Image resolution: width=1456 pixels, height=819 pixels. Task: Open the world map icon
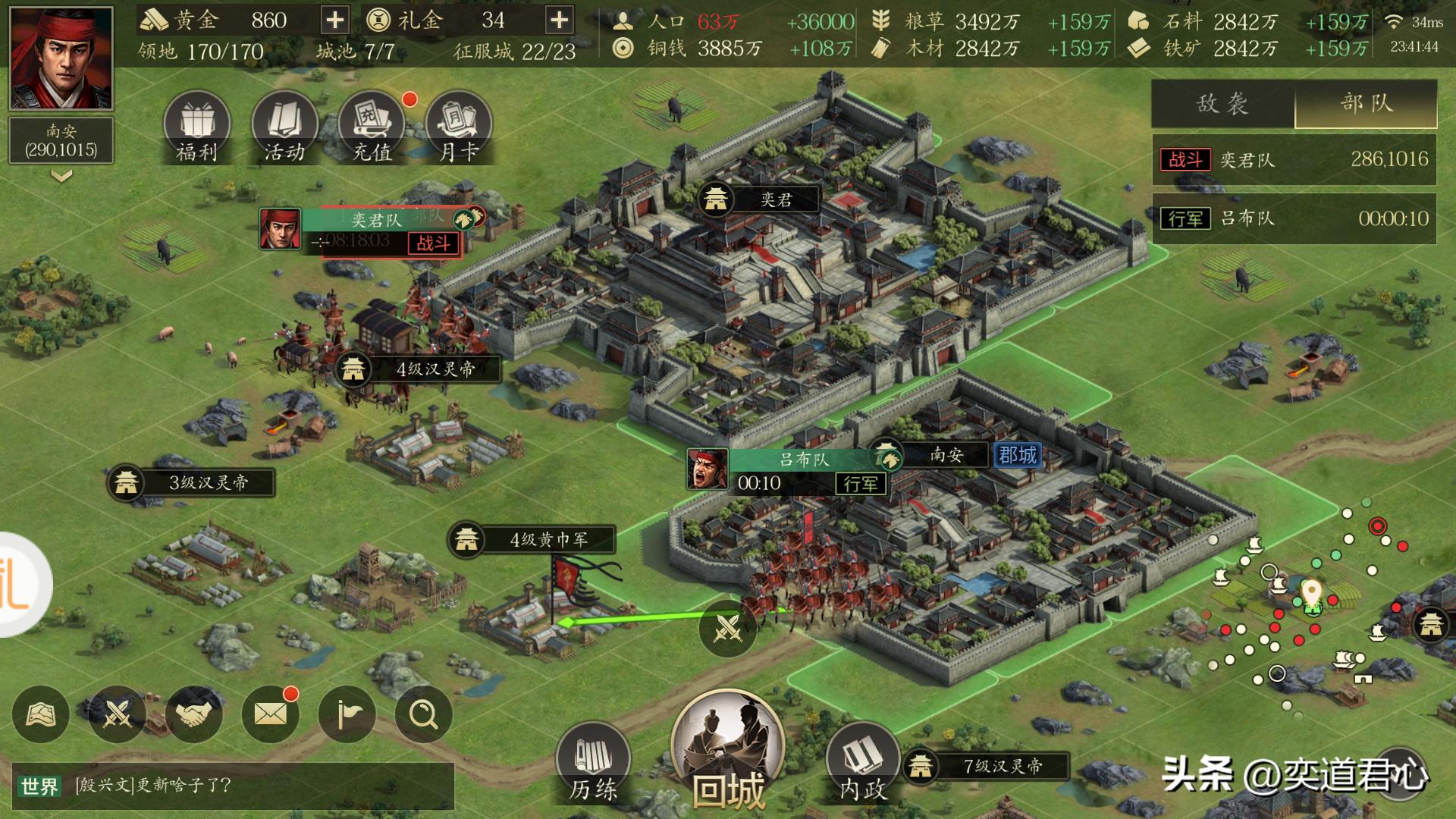42,714
